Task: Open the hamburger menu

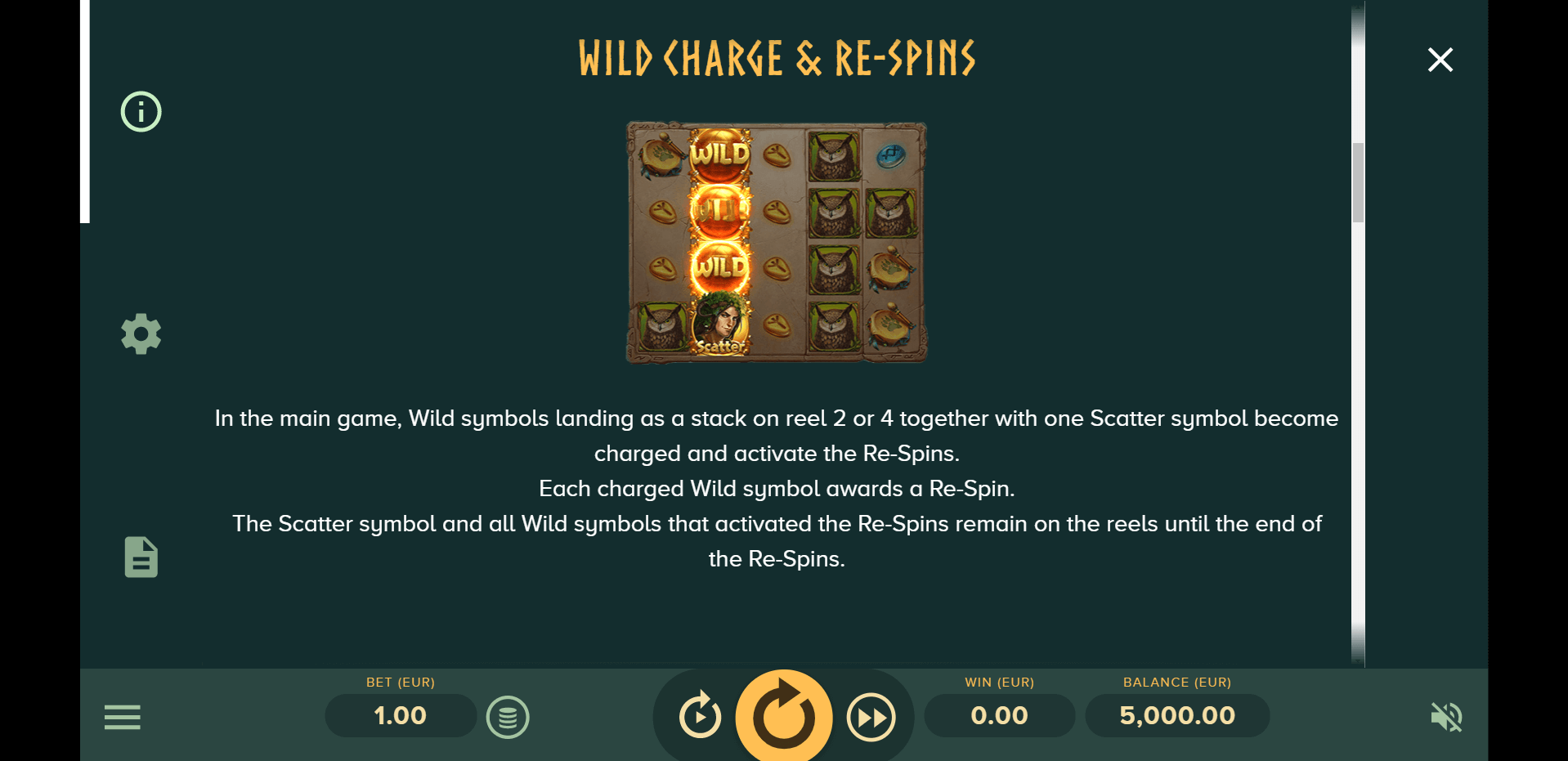Action: coord(123,717)
